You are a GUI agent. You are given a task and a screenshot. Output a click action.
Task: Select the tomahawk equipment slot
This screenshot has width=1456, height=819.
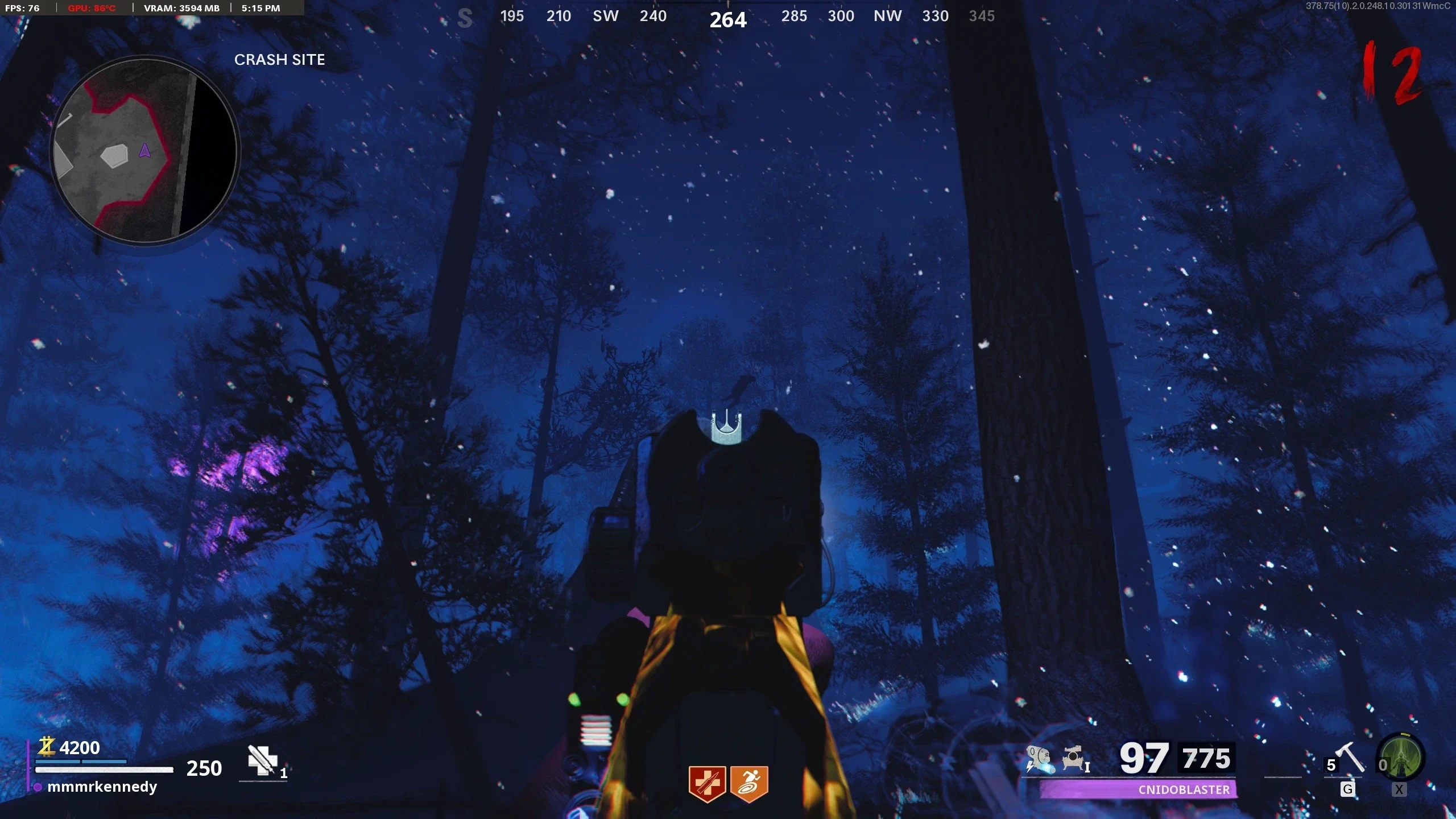[x=1349, y=759]
